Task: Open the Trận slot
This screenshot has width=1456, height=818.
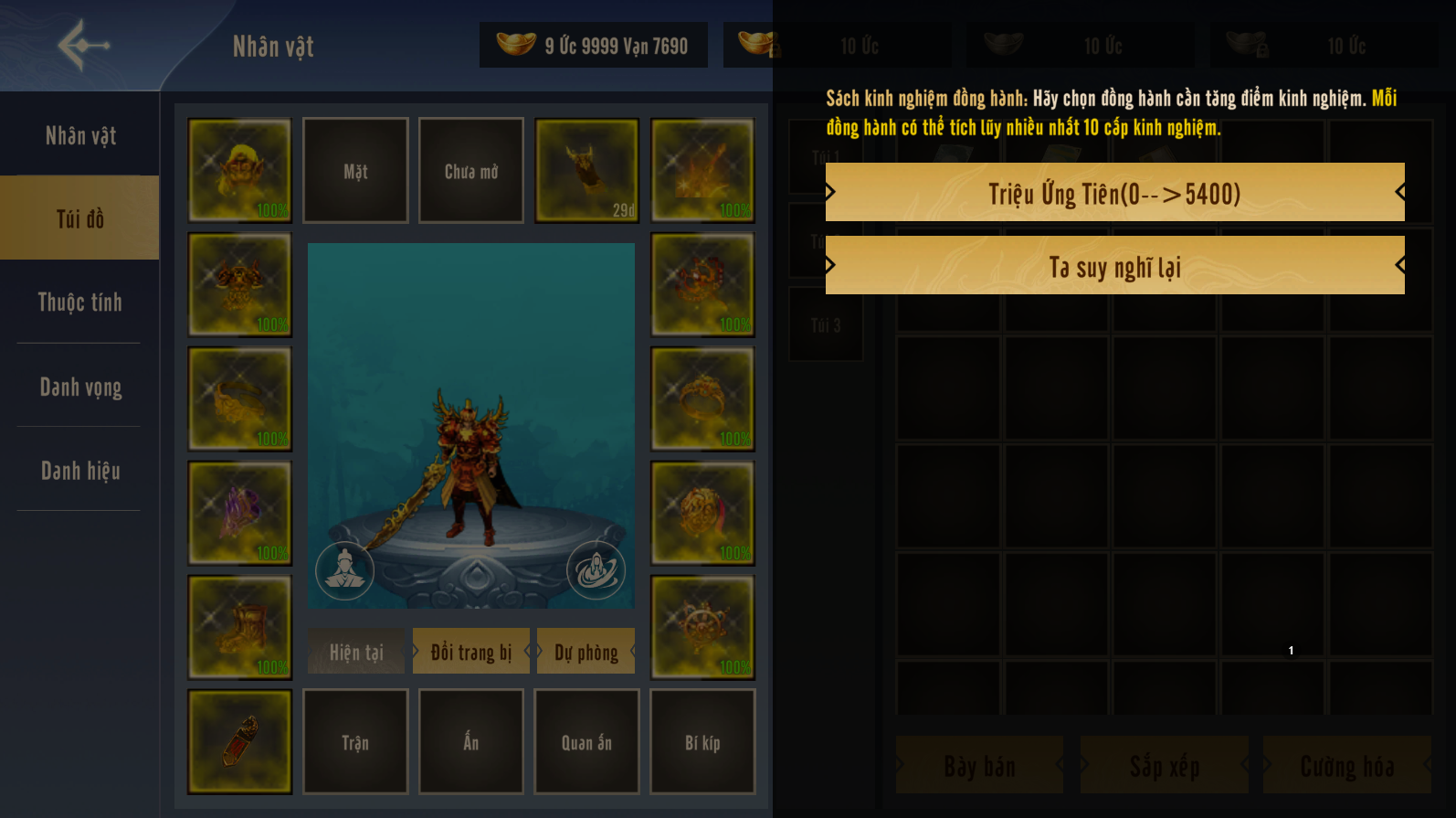Action: click(355, 742)
